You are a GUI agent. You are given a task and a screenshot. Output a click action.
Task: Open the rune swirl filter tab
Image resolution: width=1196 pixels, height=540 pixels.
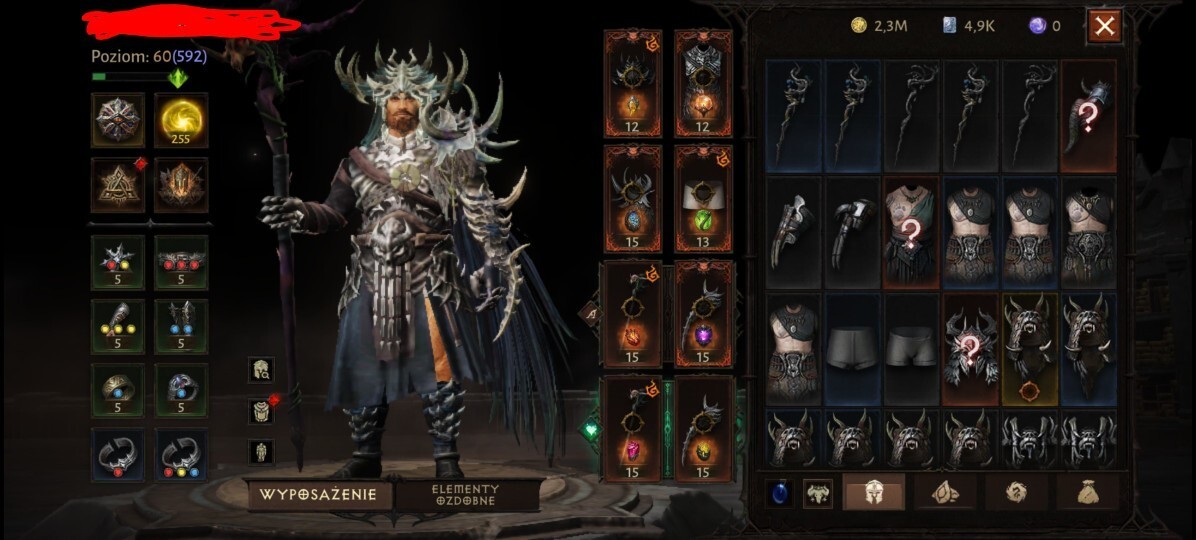[x=1016, y=492]
